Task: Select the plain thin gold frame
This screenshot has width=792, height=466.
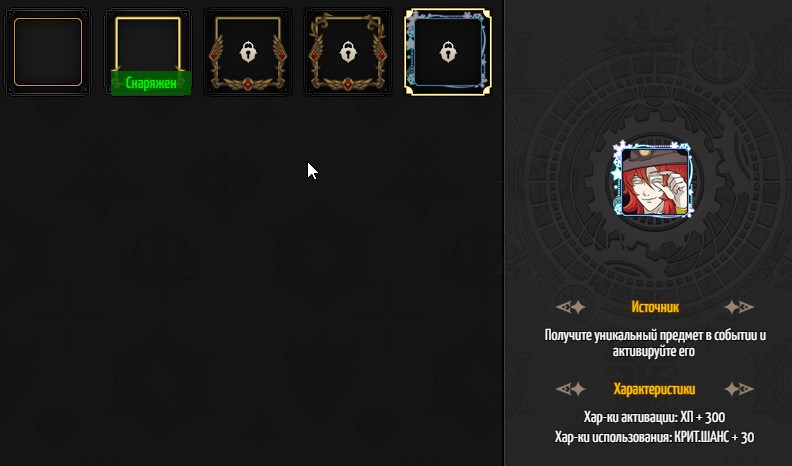Action: pyautogui.click(x=47, y=52)
